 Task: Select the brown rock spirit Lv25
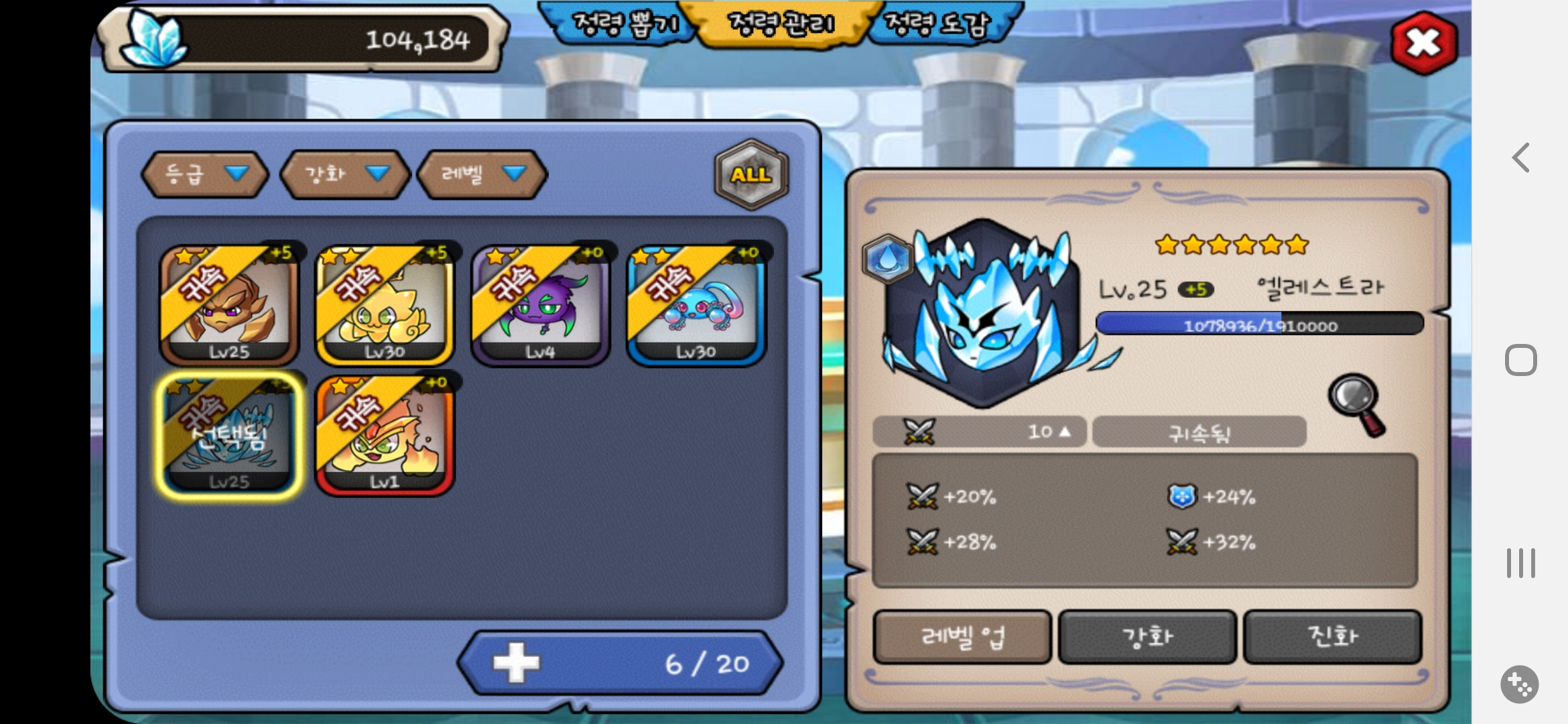(x=228, y=305)
